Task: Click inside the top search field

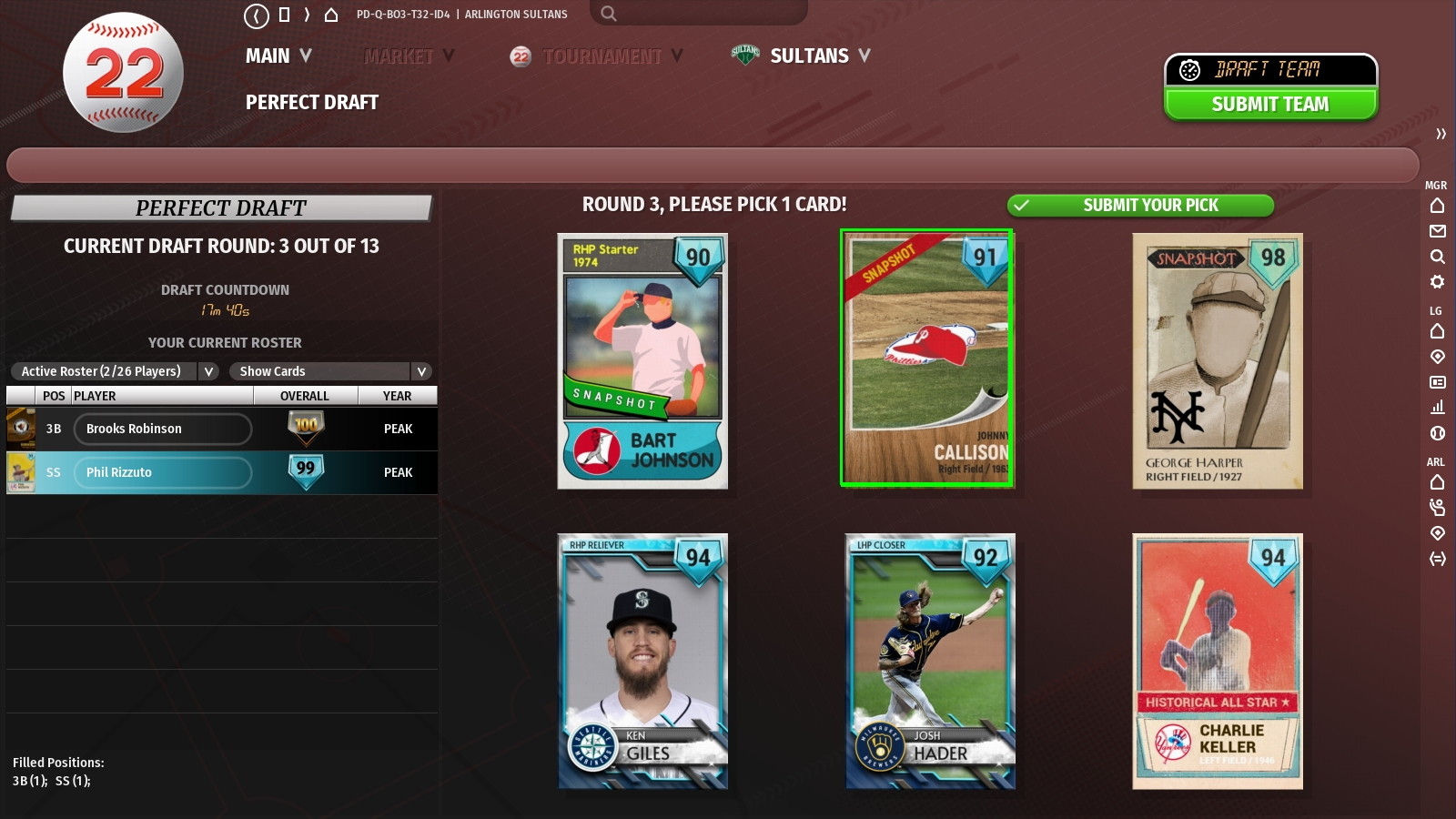Action: [701, 14]
